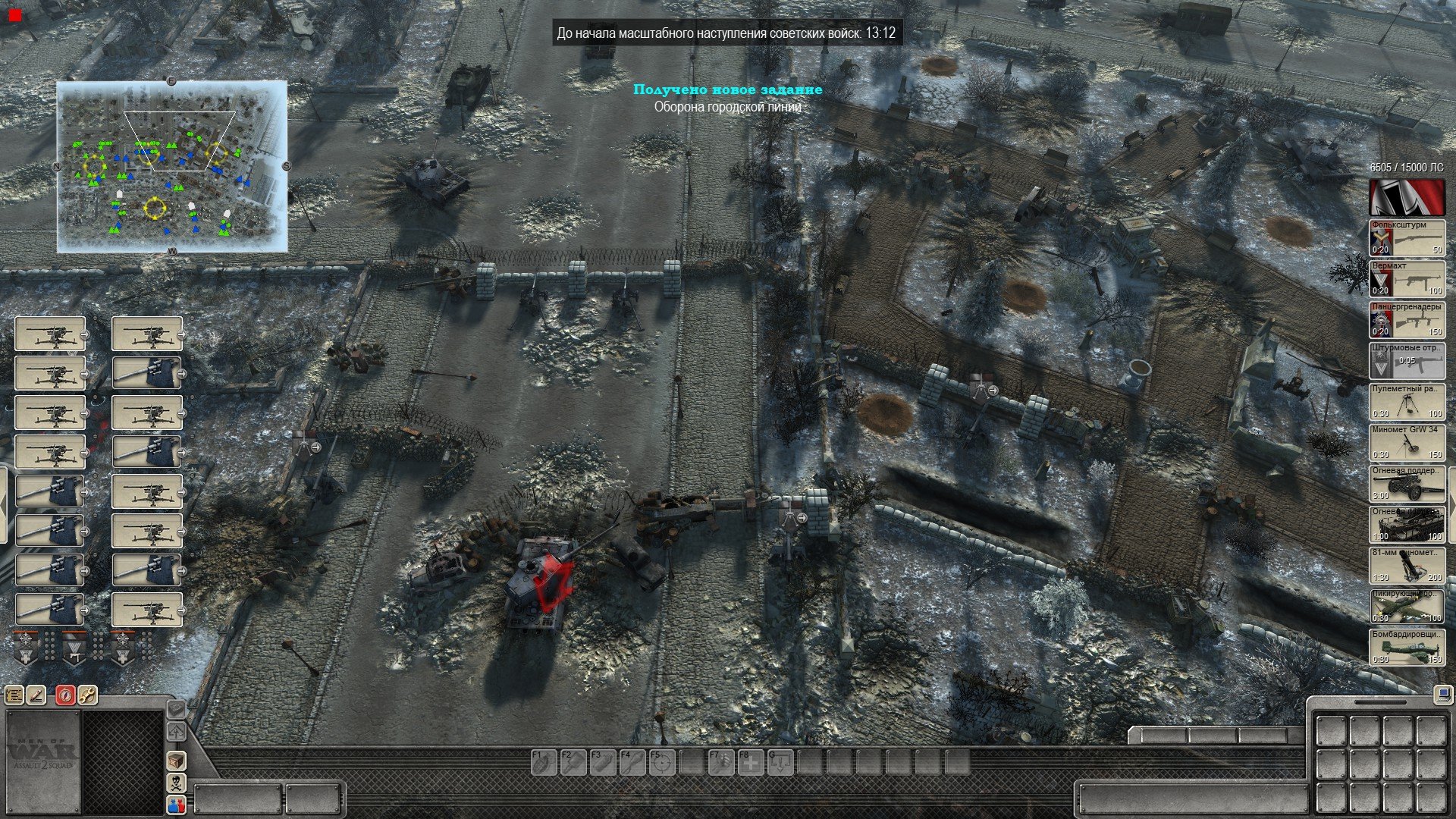Open the mission objectives scroll icon
This screenshot has height=819, width=1456.
click(14, 695)
